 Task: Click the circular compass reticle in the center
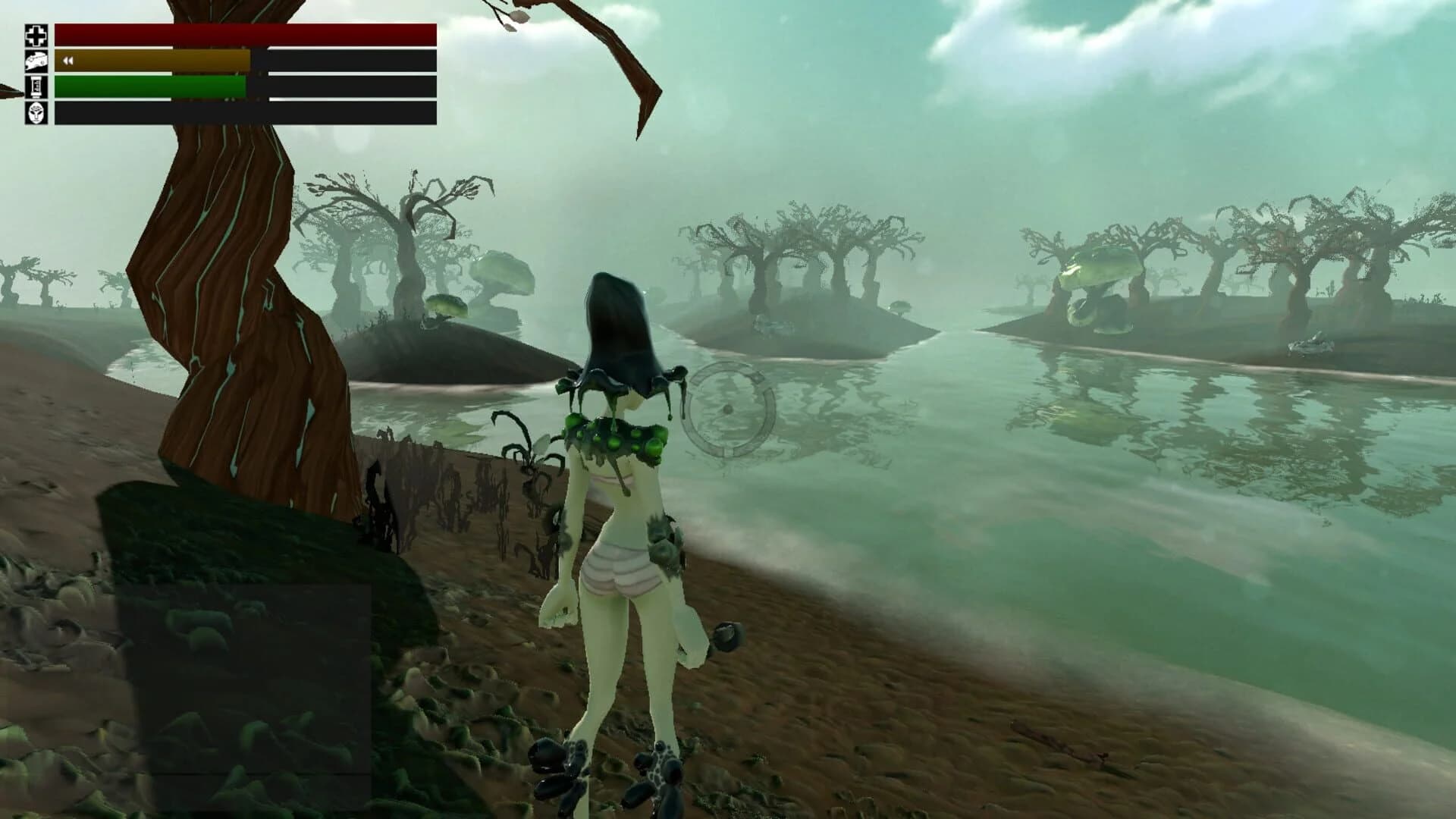coord(728,409)
